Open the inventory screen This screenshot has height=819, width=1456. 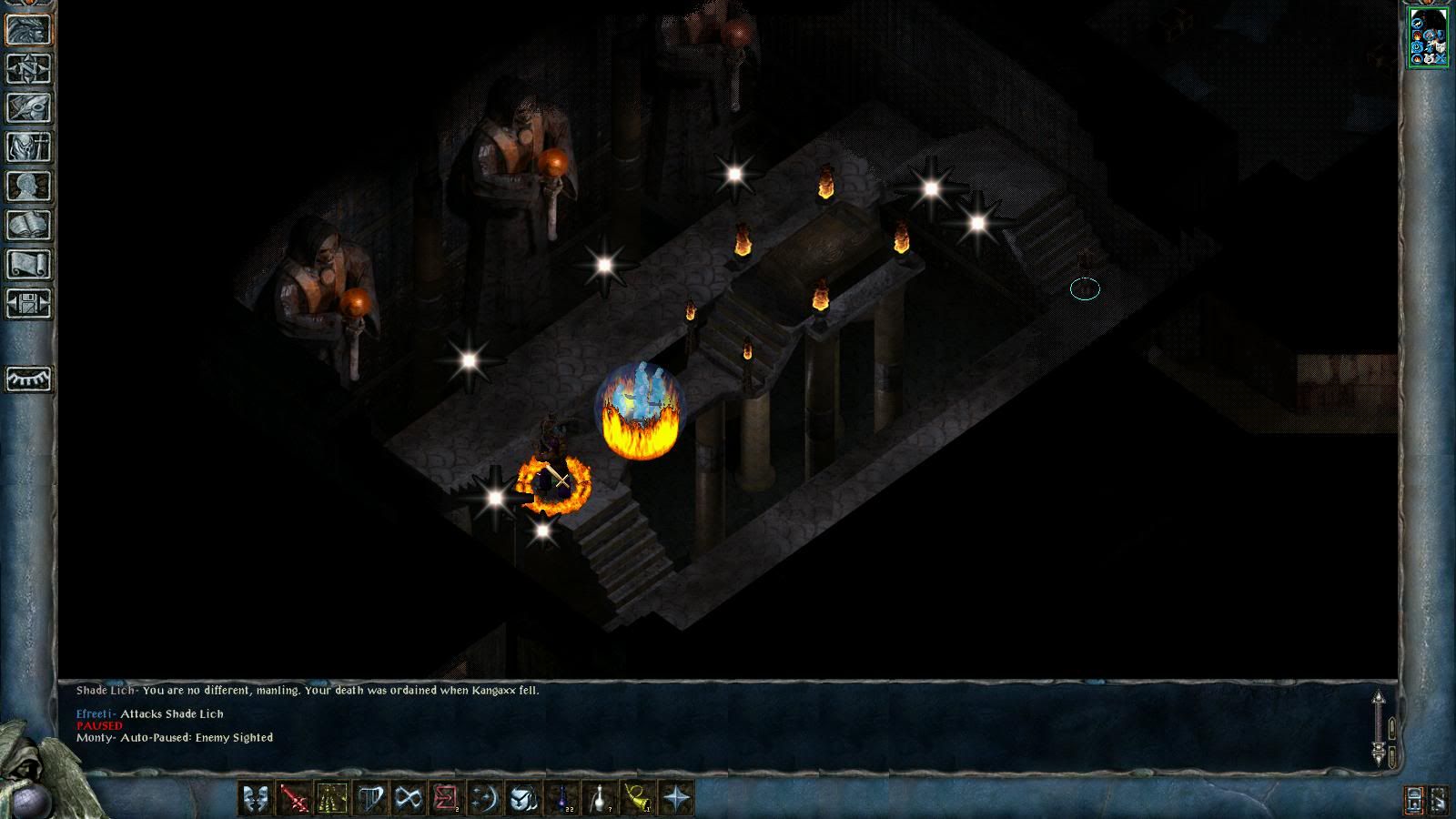[x=29, y=147]
